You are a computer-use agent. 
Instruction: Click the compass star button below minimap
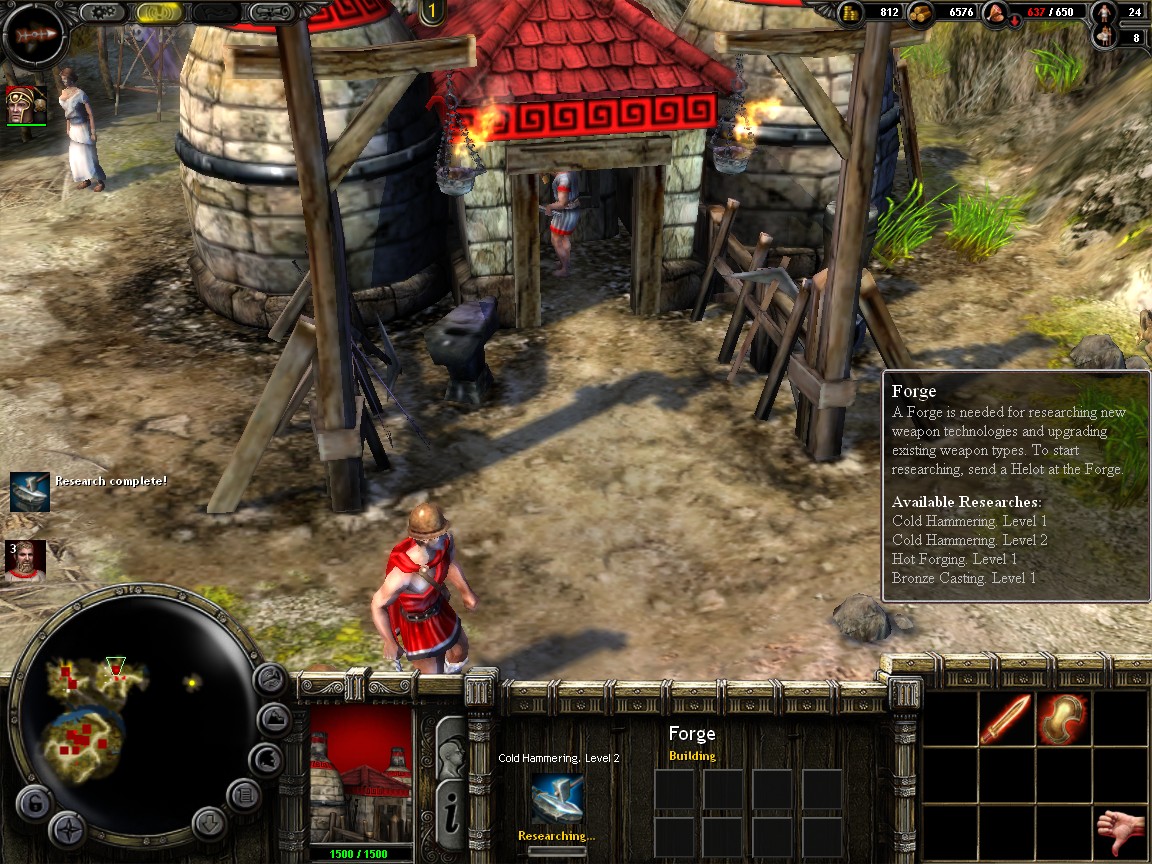[x=66, y=829]
